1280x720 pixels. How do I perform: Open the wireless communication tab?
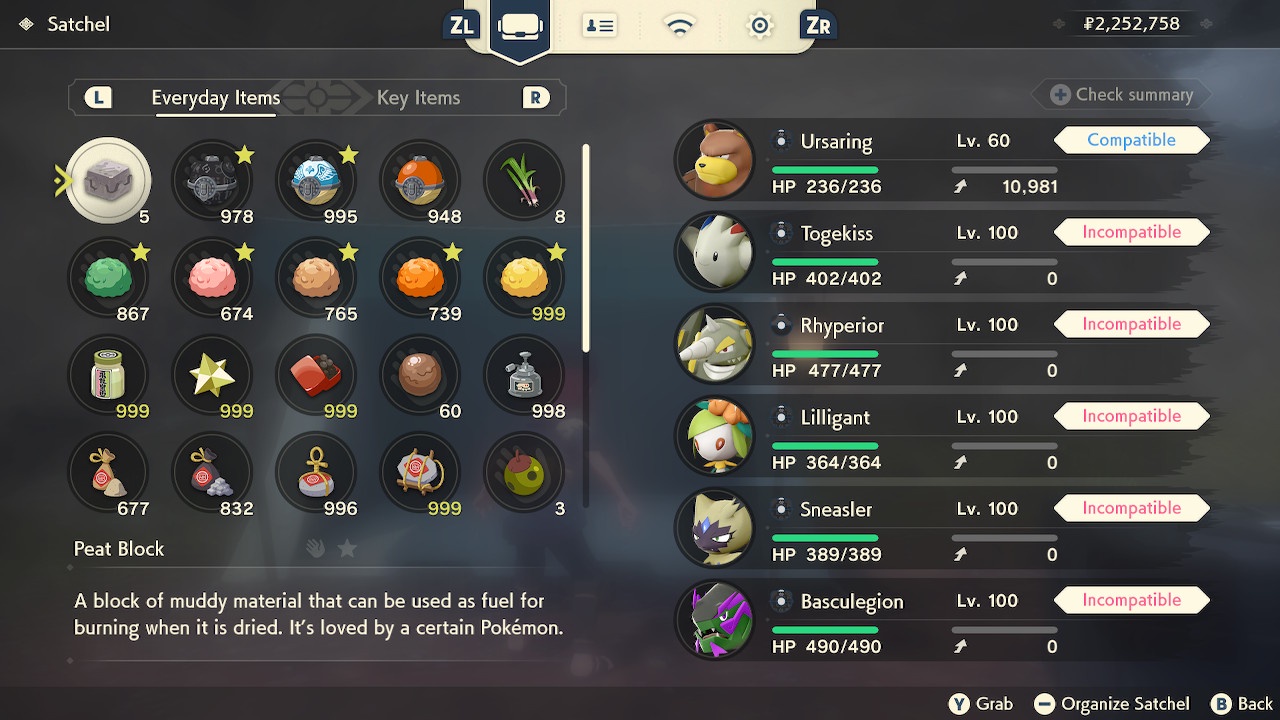point(680,26)
